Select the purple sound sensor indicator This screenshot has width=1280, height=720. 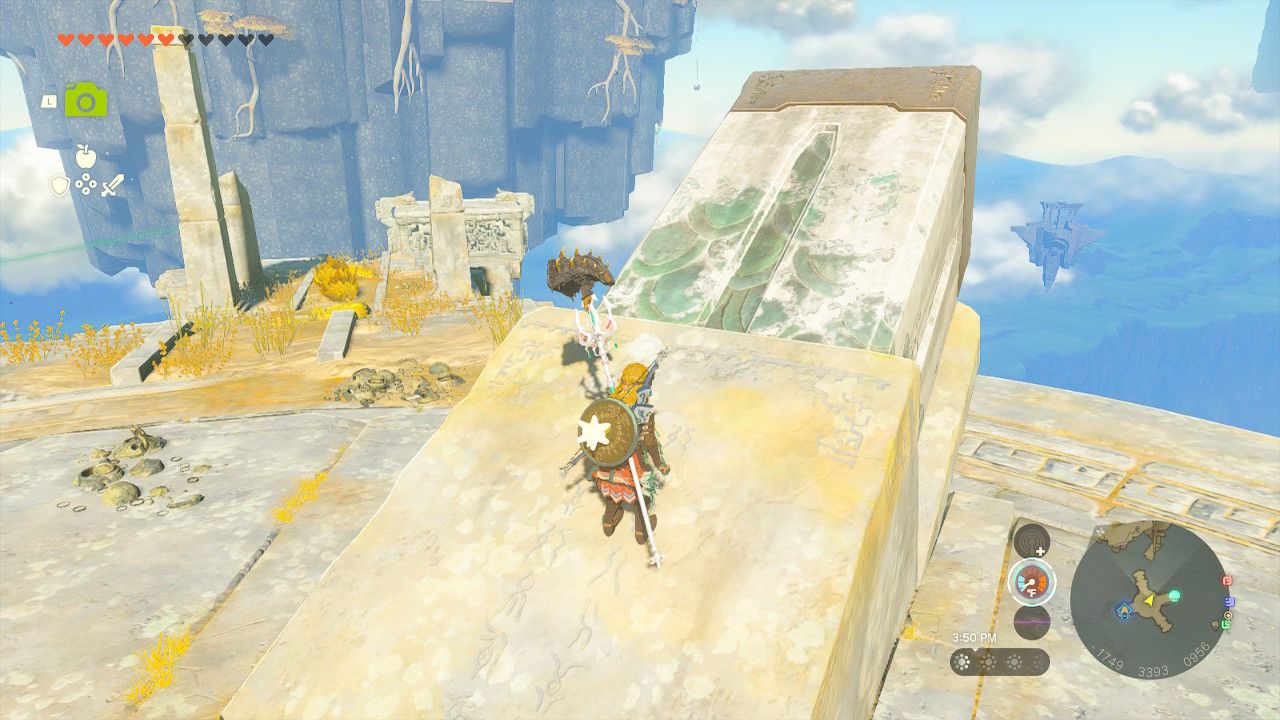[1031, 622]
